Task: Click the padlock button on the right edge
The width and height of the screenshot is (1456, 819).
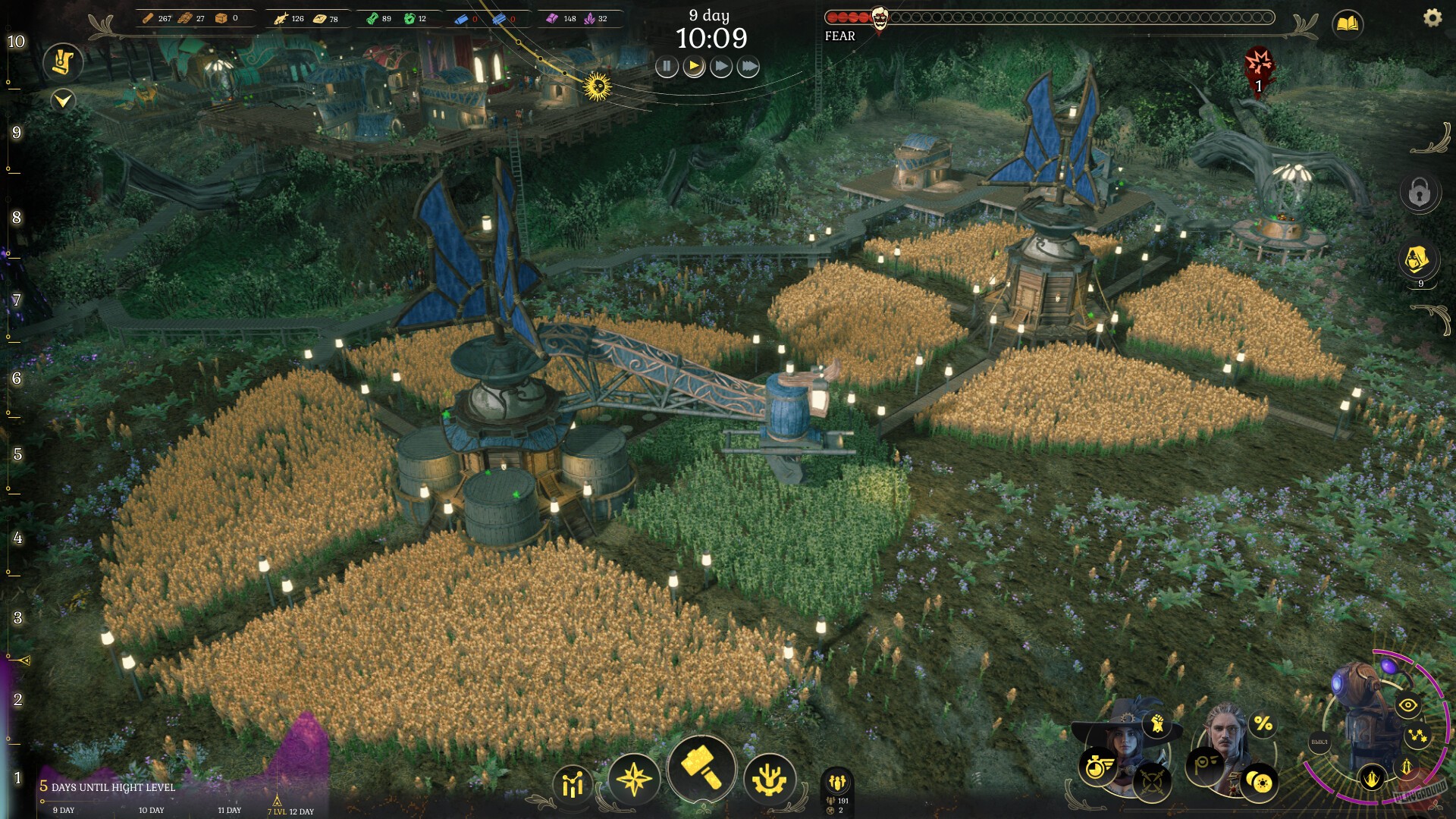Action: coord(1419,193)
